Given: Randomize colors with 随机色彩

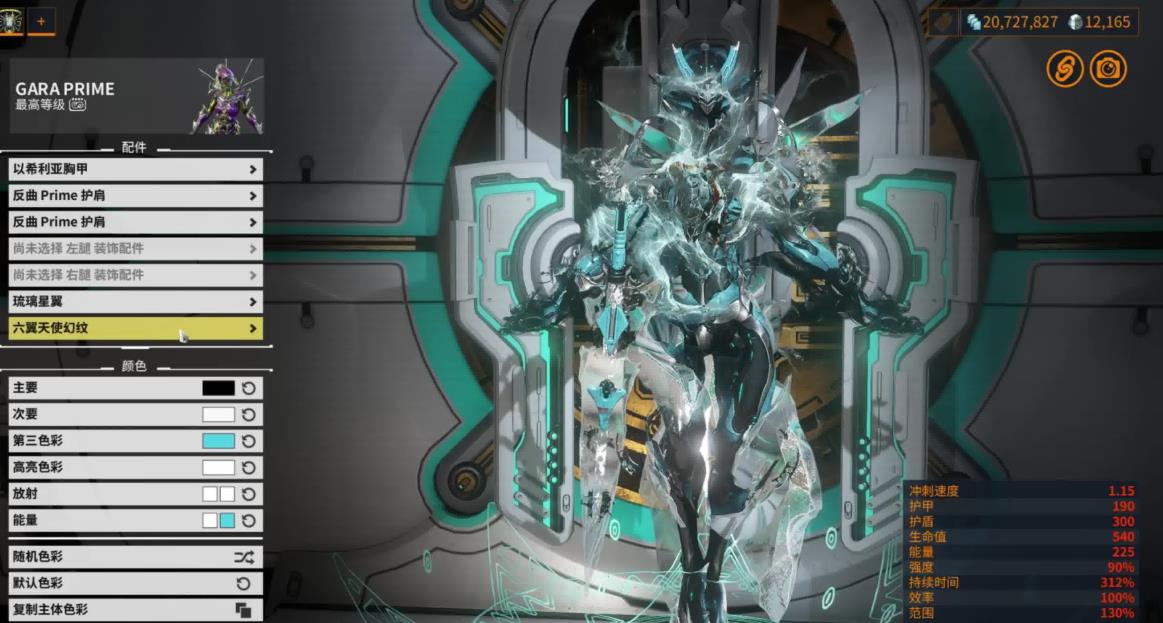Looking at the screenshot, I should tap(135, 557).
